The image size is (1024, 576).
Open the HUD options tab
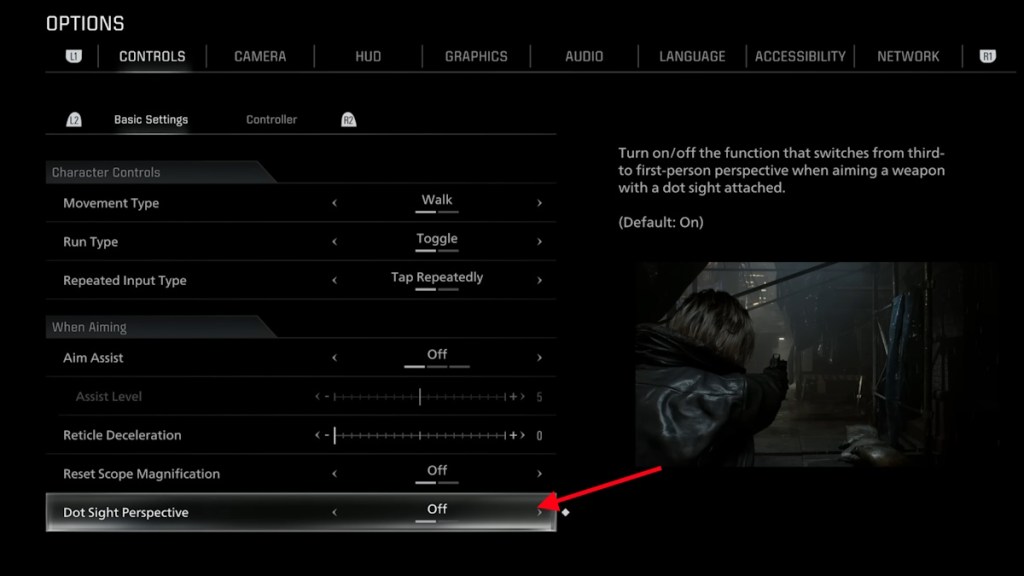368,56
